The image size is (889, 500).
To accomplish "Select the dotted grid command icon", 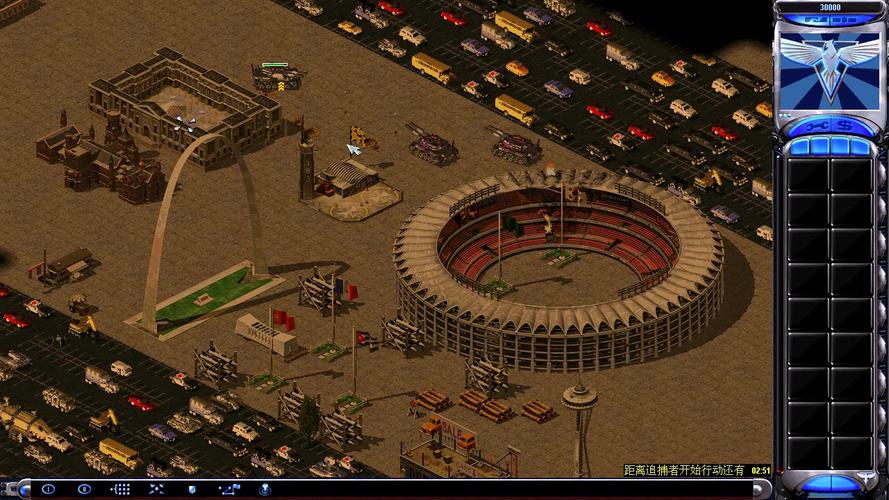I will tap(121, 489).
